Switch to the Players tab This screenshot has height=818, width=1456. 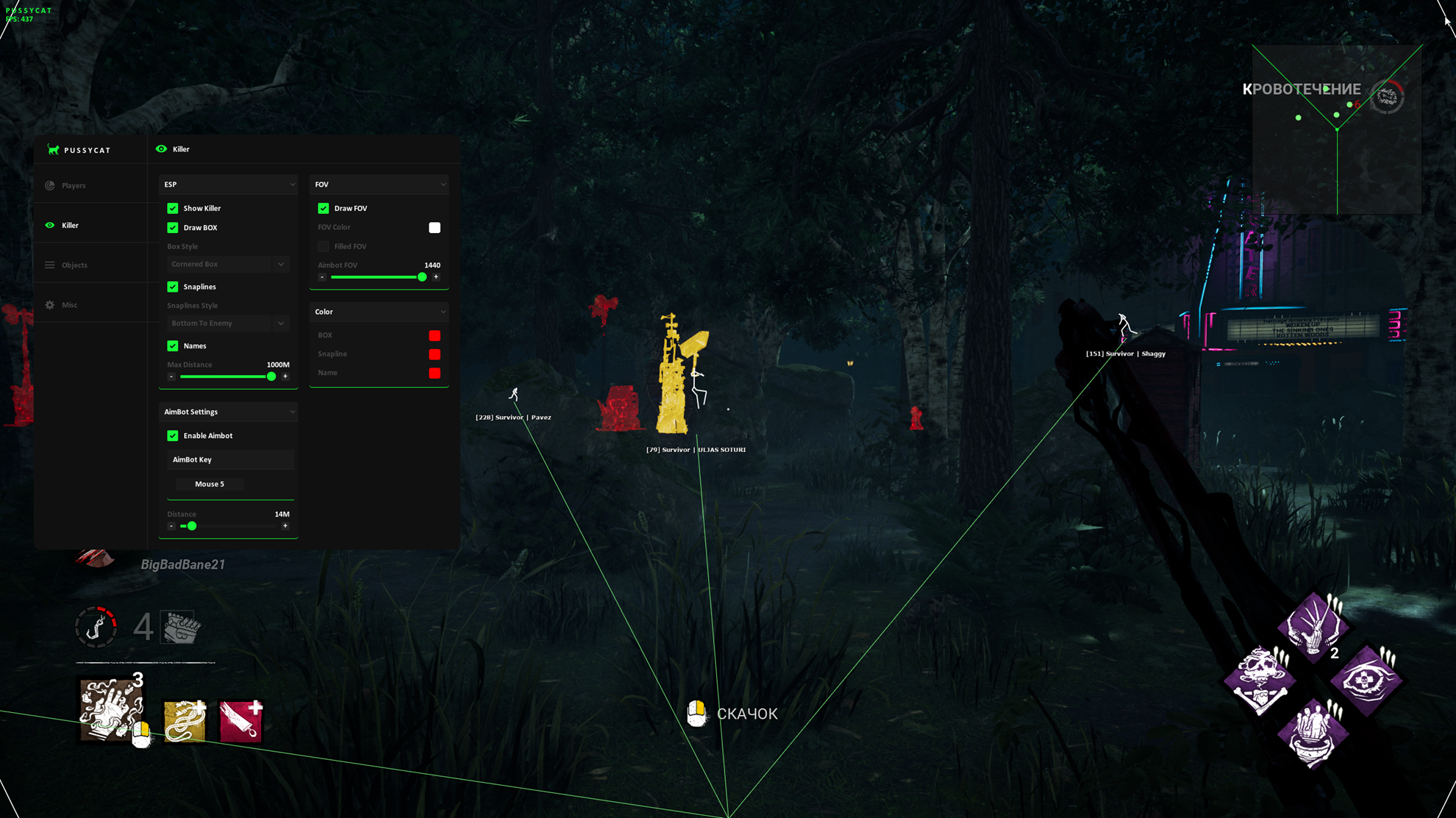pyautogui.click(x=74, y=185)
